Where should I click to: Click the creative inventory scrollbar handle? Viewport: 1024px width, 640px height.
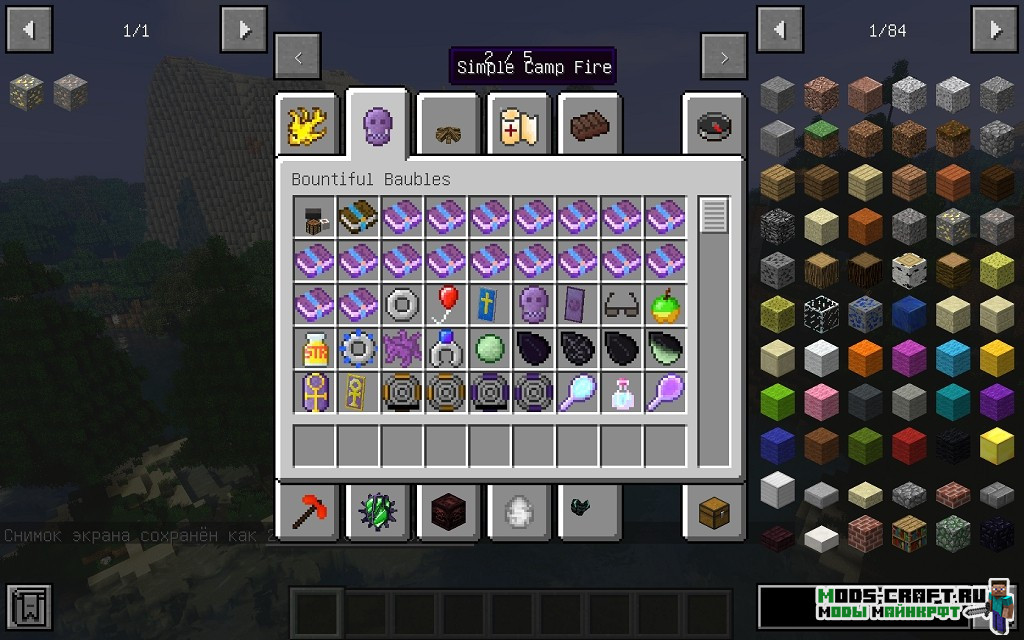point(713,216)
